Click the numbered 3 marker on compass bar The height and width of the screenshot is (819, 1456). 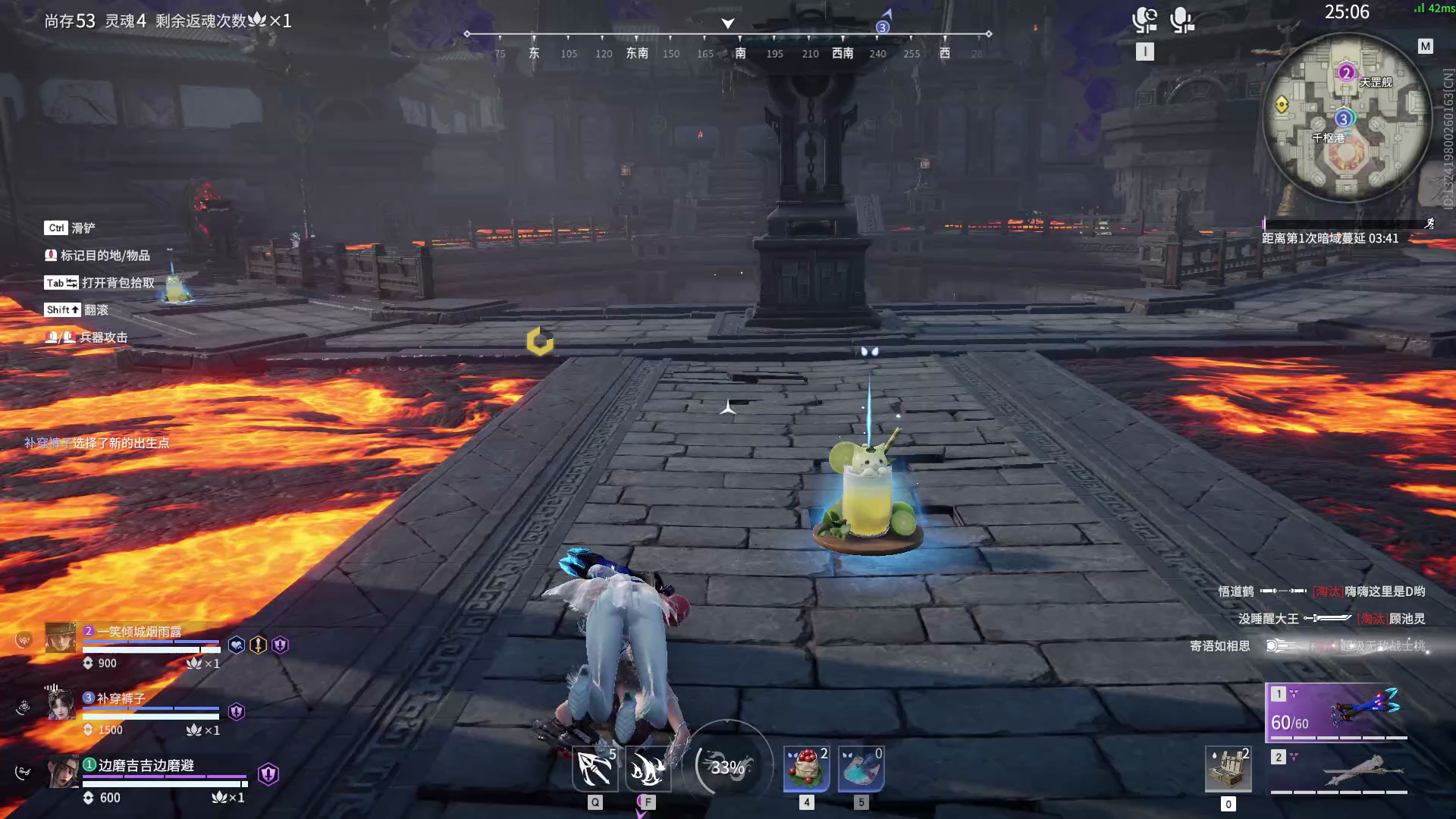pos(882,27)
